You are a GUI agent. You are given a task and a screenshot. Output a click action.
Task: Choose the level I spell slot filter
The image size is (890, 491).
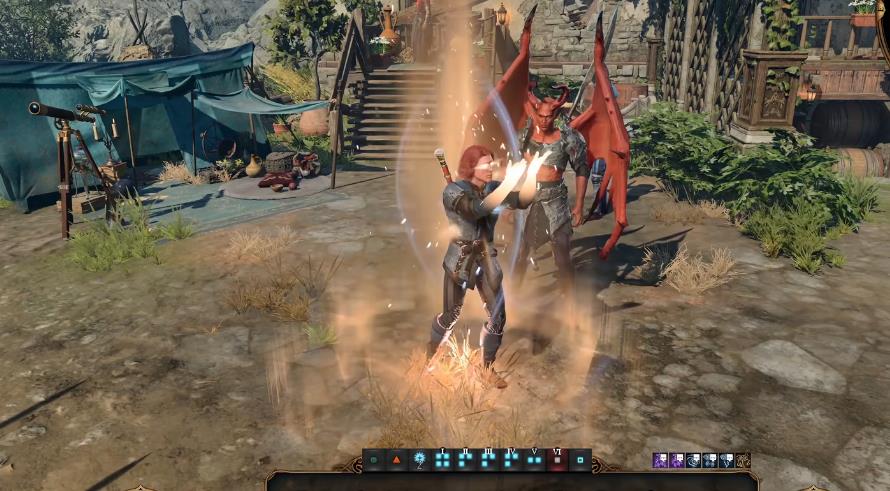pyautogui.click(x=442, y=461)
